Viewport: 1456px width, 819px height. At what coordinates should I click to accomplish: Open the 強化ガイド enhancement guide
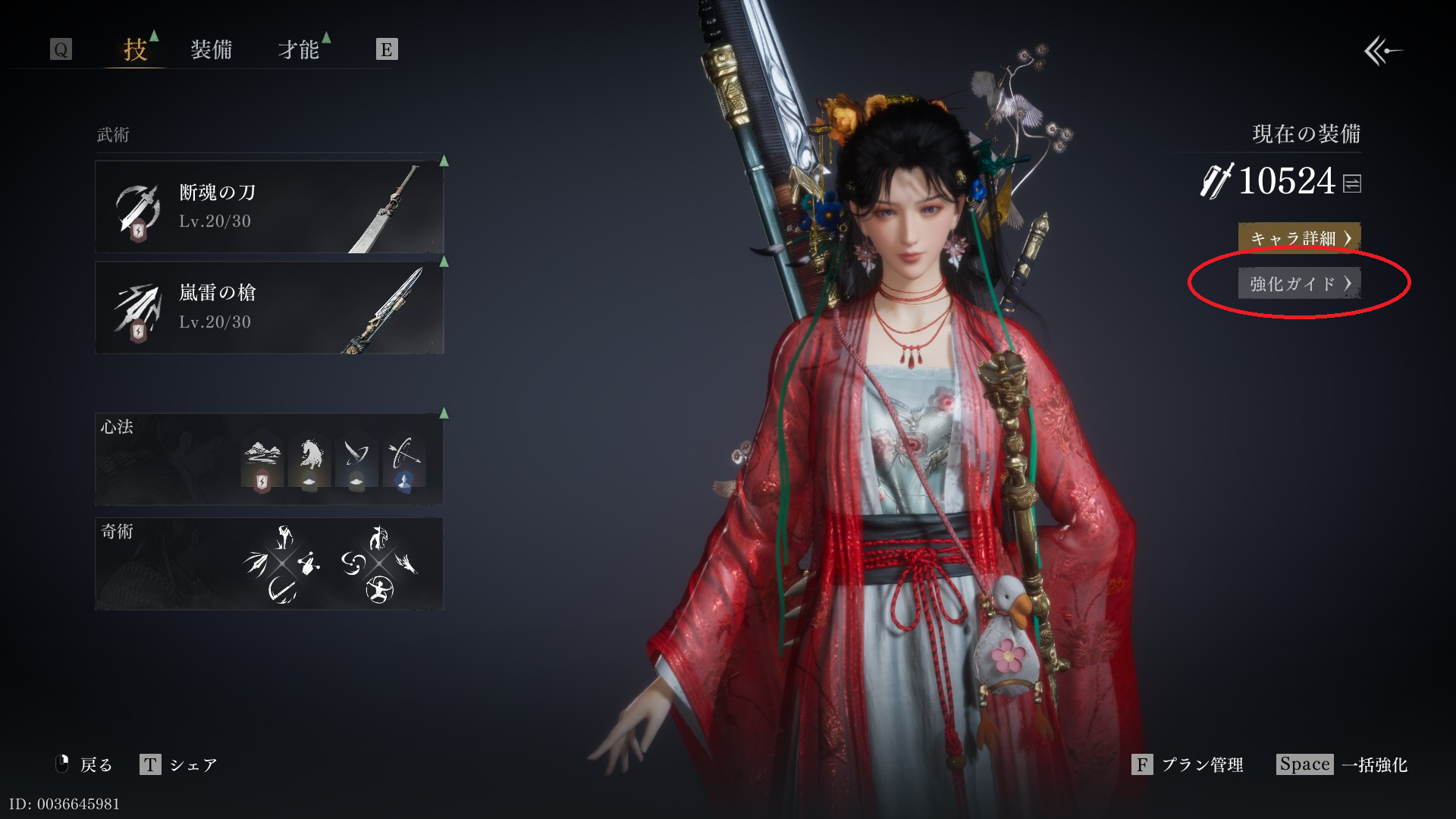(x=1299, y=284)
